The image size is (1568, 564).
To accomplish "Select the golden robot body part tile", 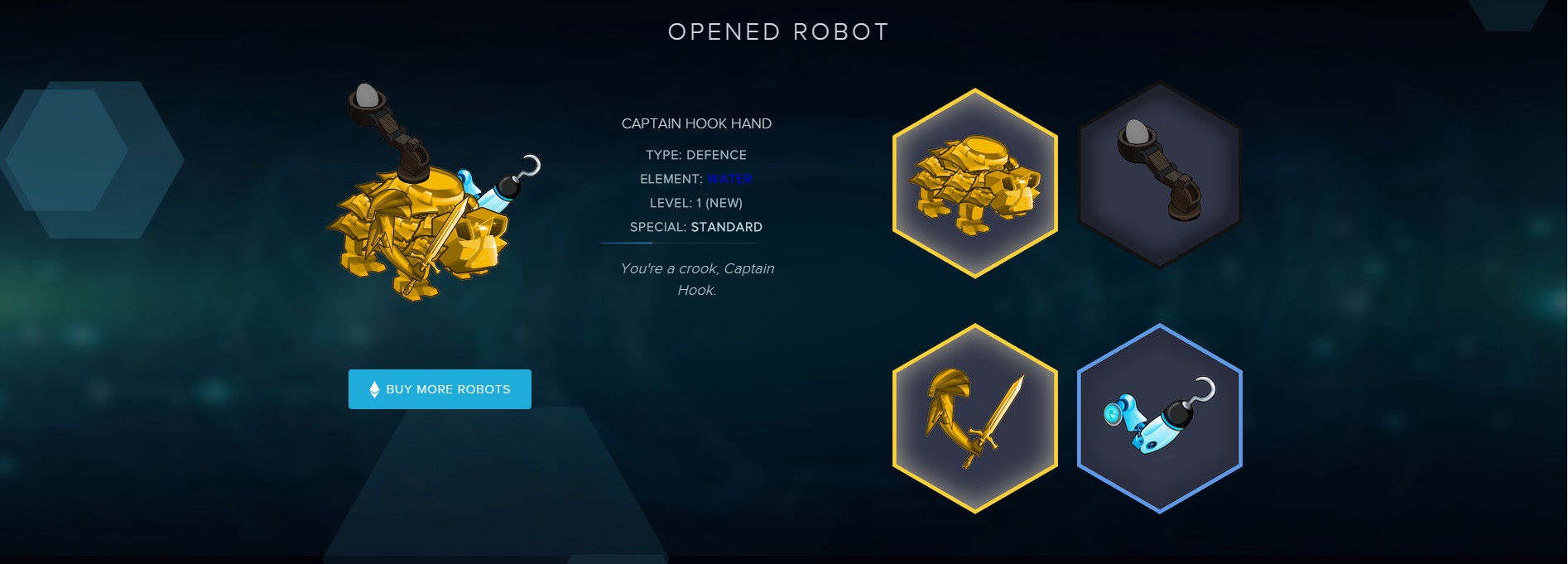I will pyautogui.click(x=975, y=183).
